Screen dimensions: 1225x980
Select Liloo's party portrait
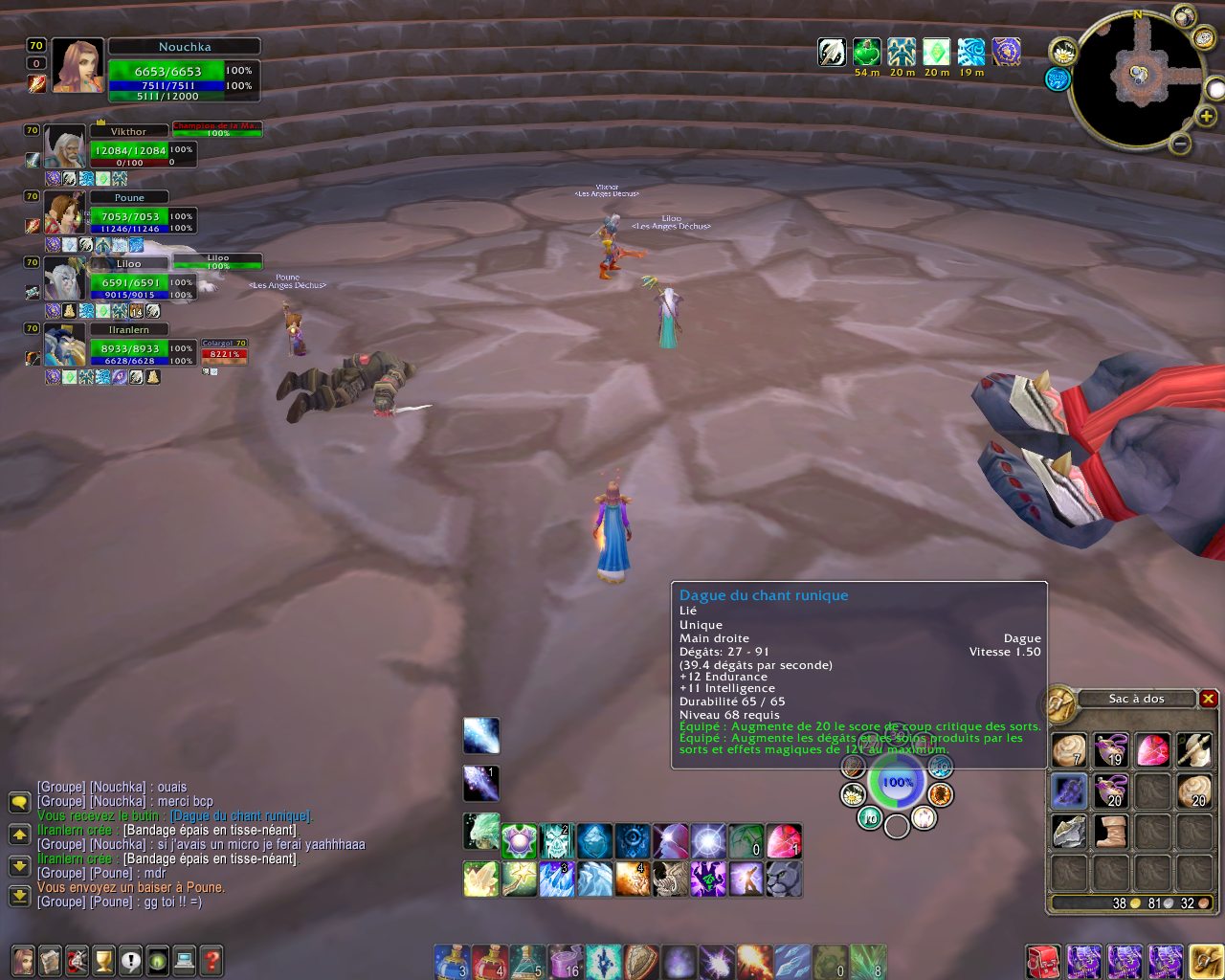pos(64,279)
